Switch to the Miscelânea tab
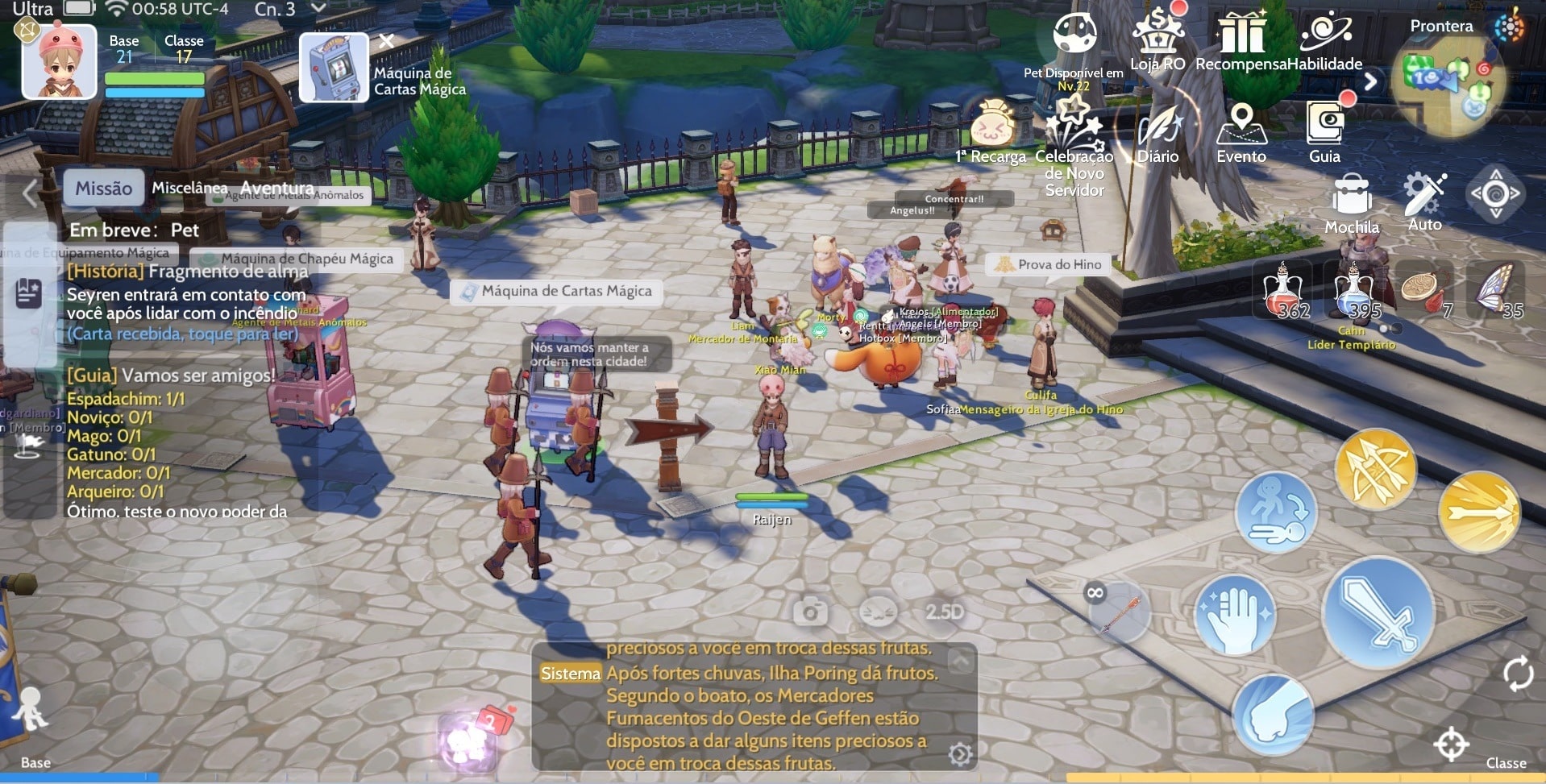The image size is (1546, 784). click(188, 187)
